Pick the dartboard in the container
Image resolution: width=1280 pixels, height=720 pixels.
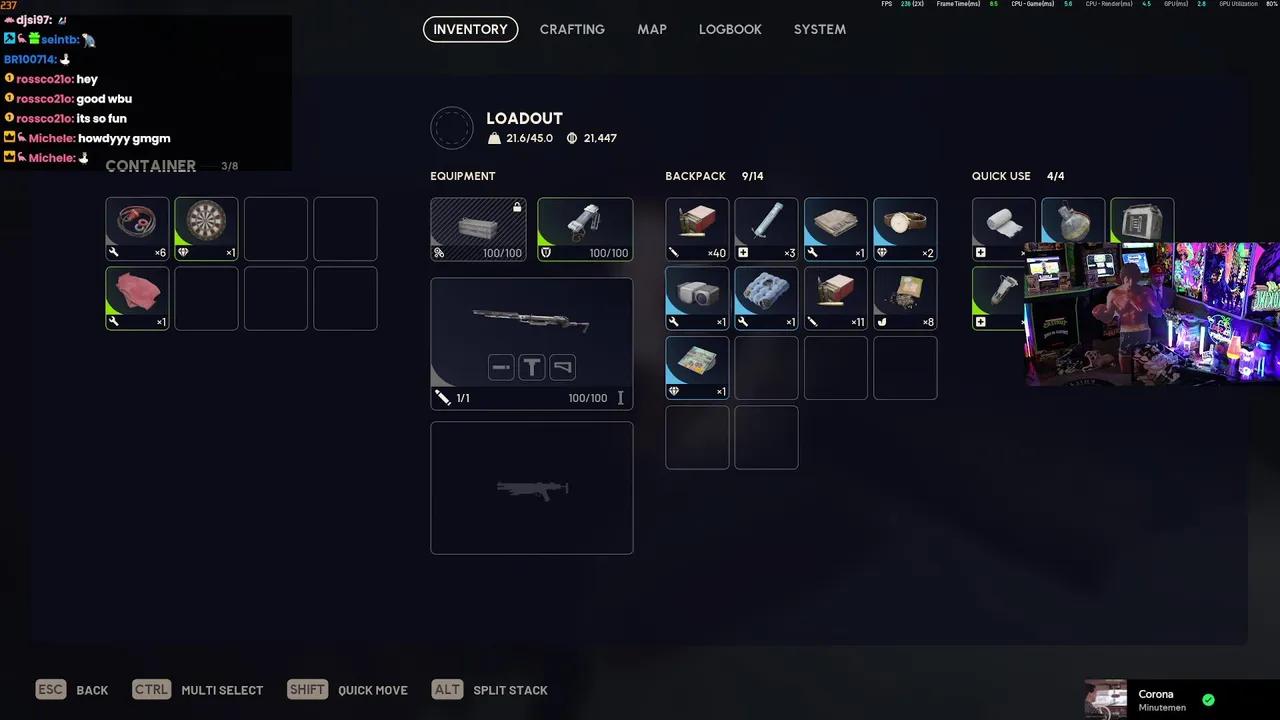[x=206, y=229]
